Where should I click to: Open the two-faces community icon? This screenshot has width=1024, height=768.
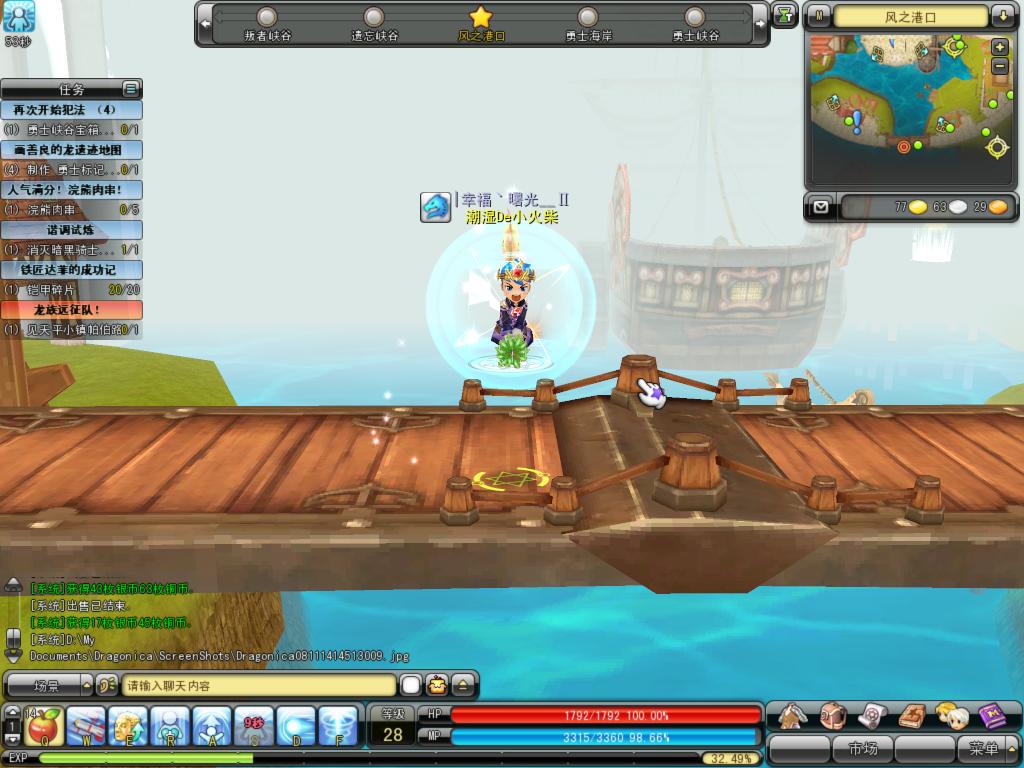952,715
